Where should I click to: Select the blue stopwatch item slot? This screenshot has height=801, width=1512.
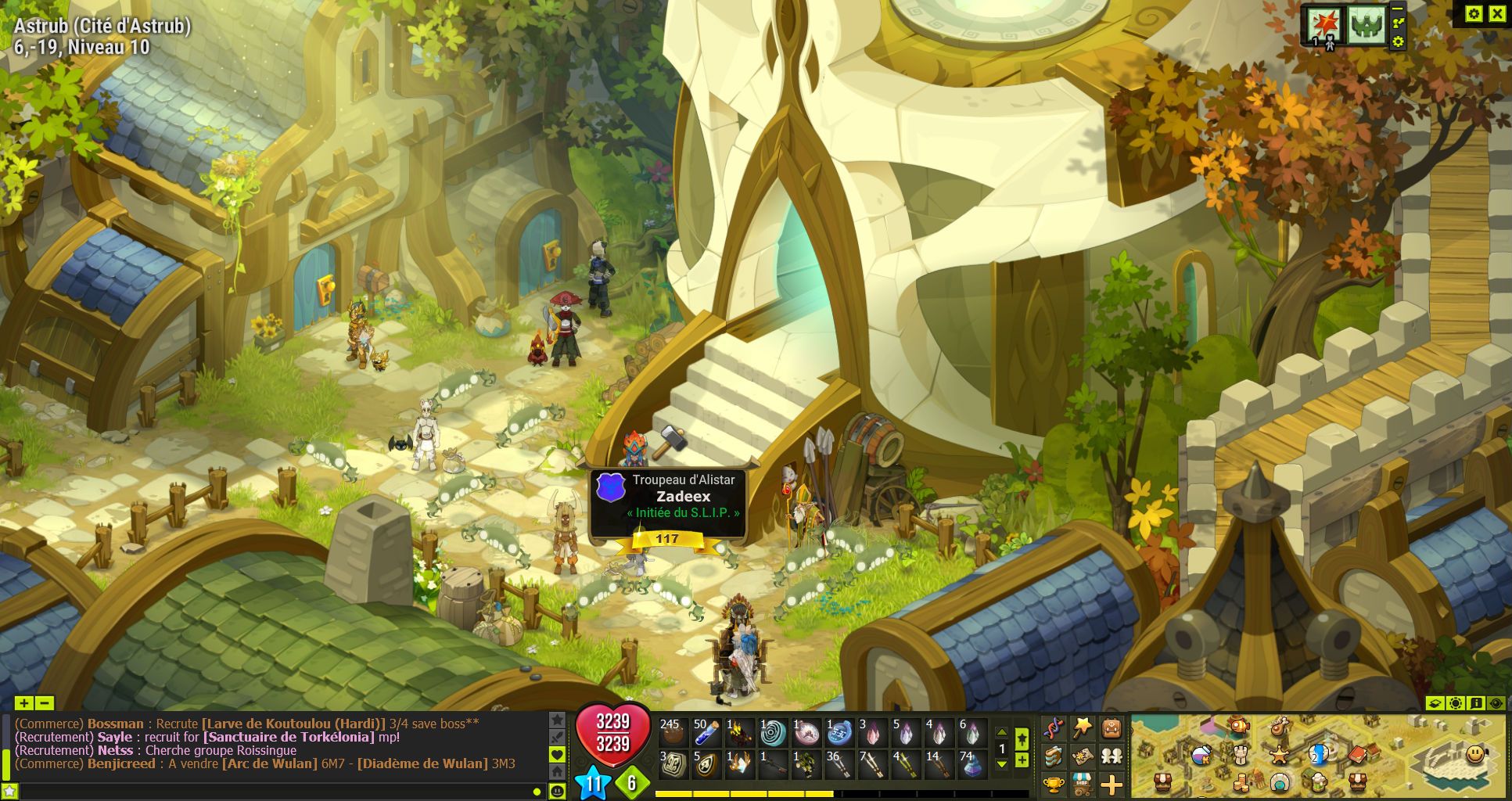pyautogui.click(x=839, y=733)
